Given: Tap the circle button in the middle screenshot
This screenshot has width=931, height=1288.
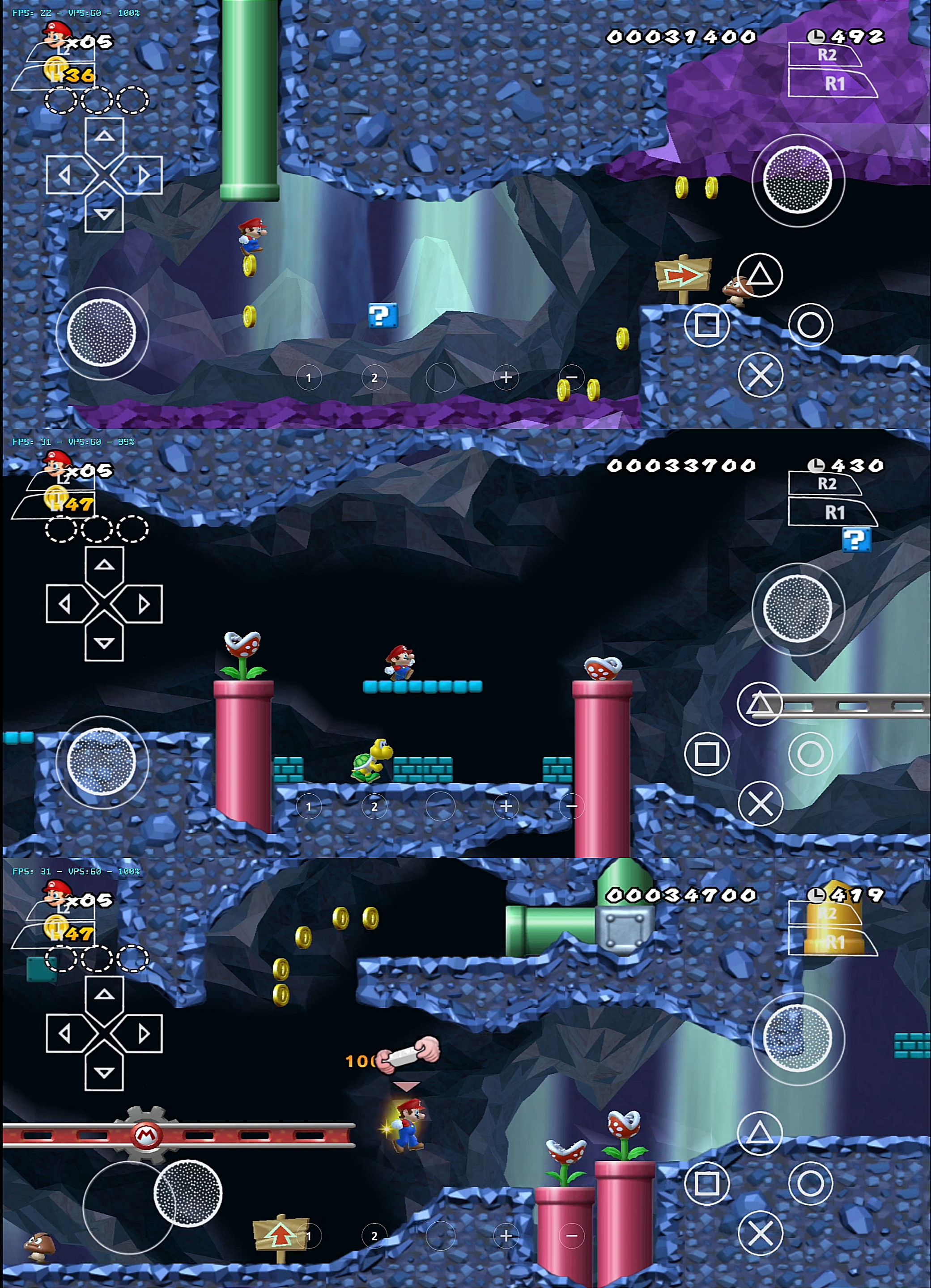Looking at the screenshot, I should 810,754.
